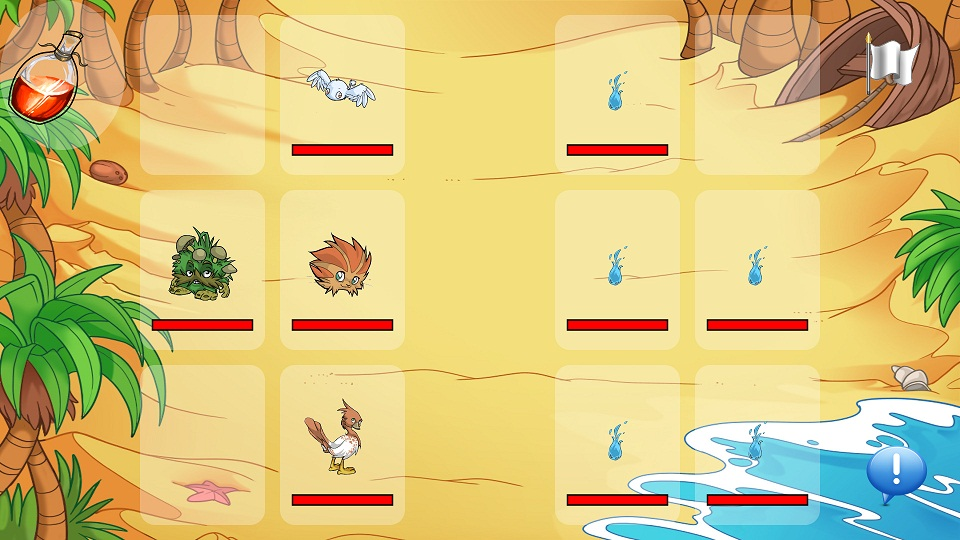Select the orange spiky hedgehog unit

pos(340,265)
